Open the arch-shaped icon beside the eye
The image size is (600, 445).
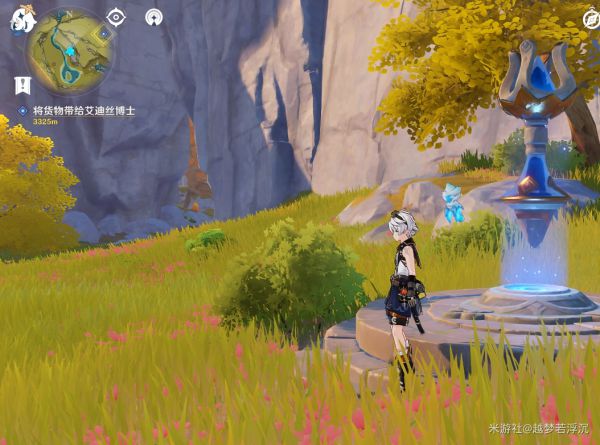pyautogui.click(x=153, y=16)
